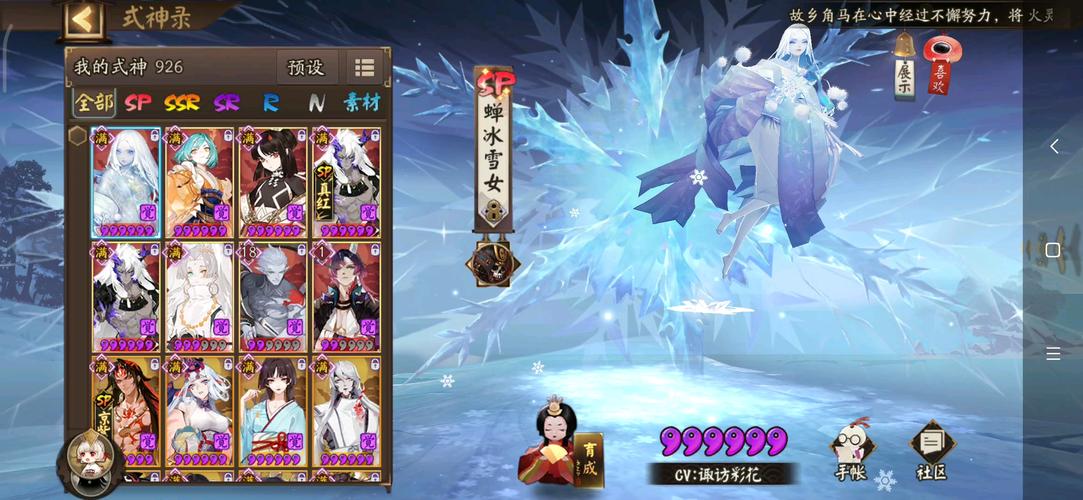1083x500 pixels.
Task: Show the SSR shikigami tab
Action: [182, 102]
